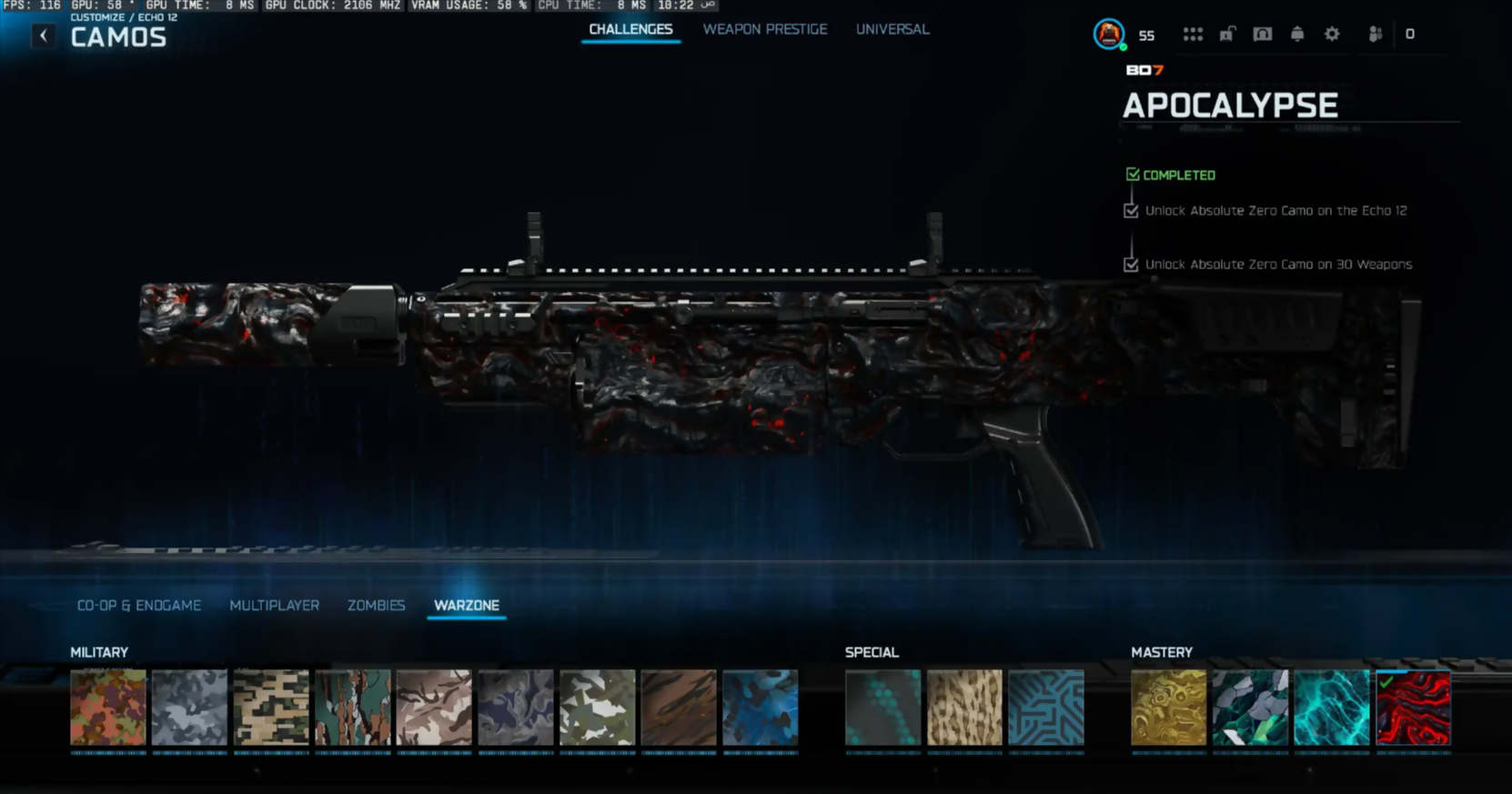Select the blue maze-pattern special camo
The width and height of the screenshot is (1512, 794).
[x=1045, y=708]
